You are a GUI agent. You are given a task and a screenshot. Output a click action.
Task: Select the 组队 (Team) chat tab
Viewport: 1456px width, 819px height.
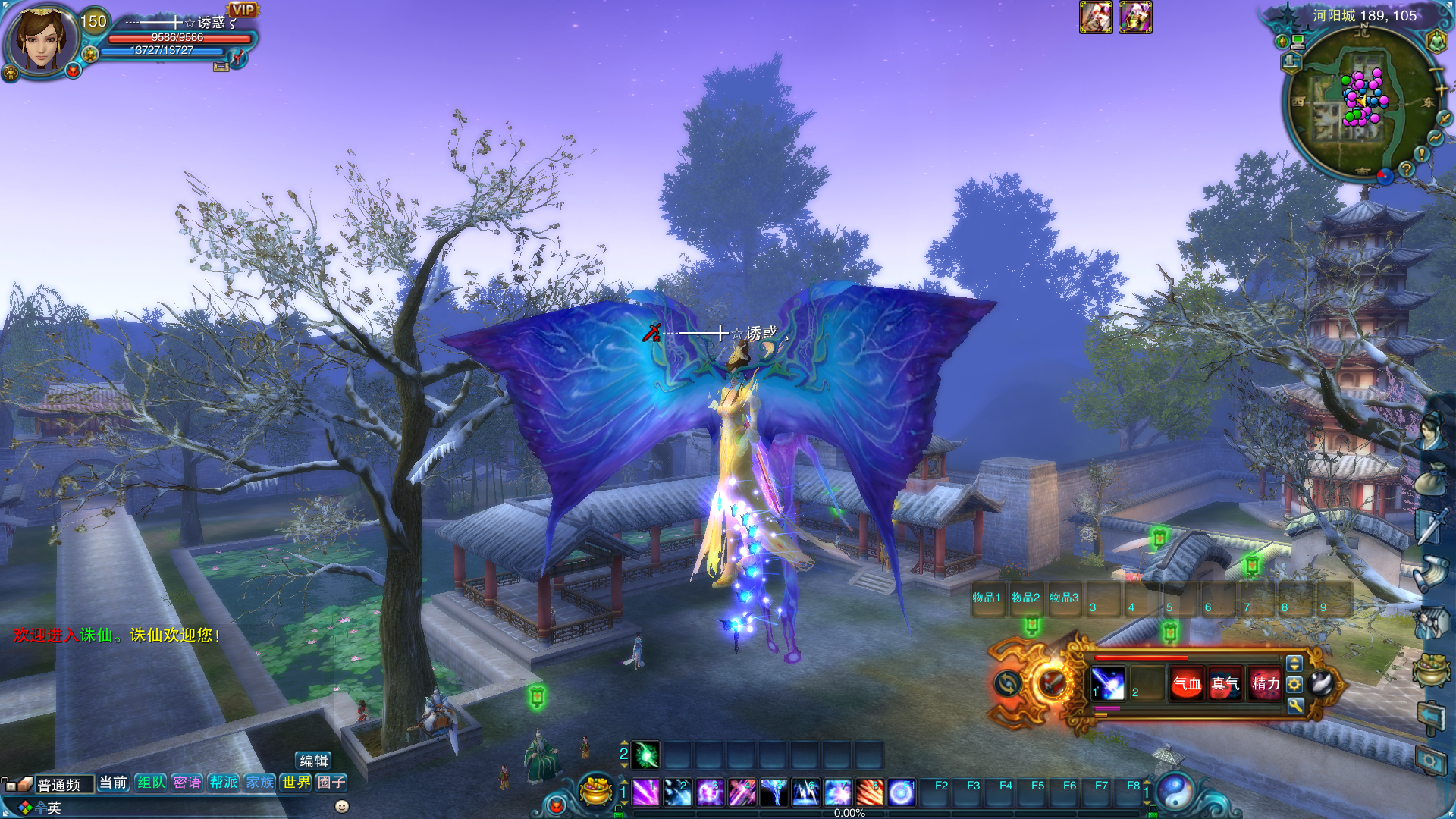[151, 782]
